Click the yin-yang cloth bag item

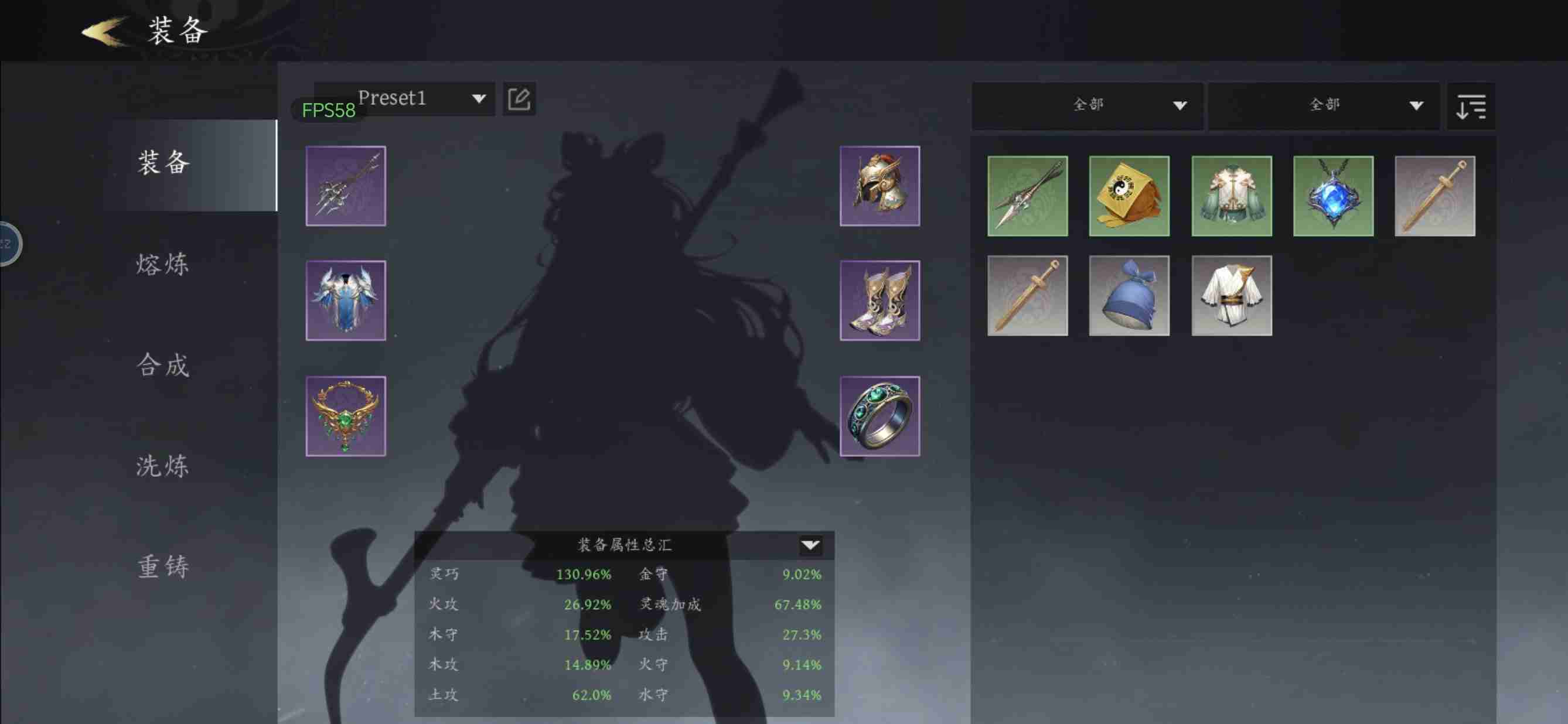[1129, 196]
